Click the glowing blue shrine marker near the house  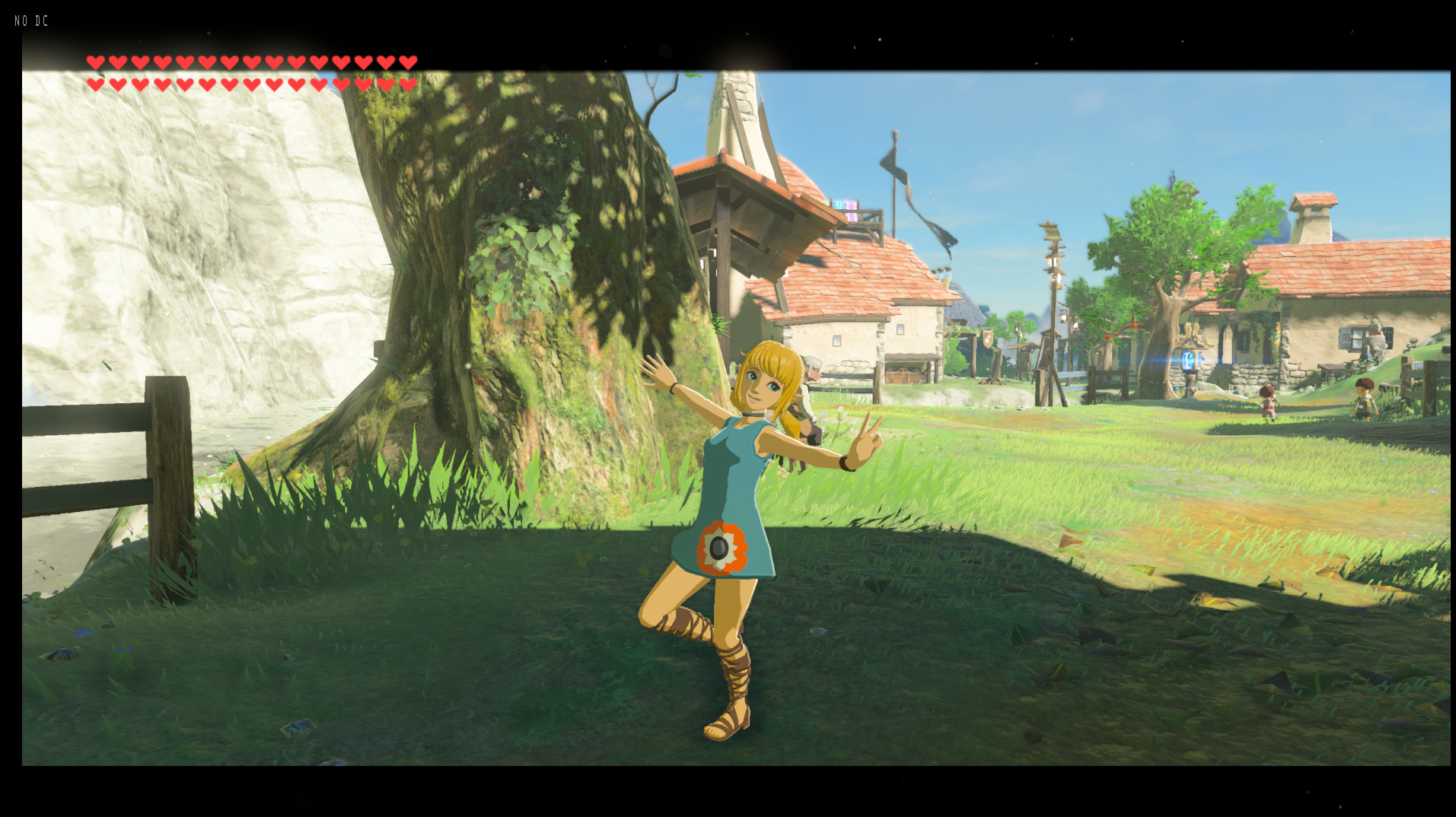[1188, 359]
